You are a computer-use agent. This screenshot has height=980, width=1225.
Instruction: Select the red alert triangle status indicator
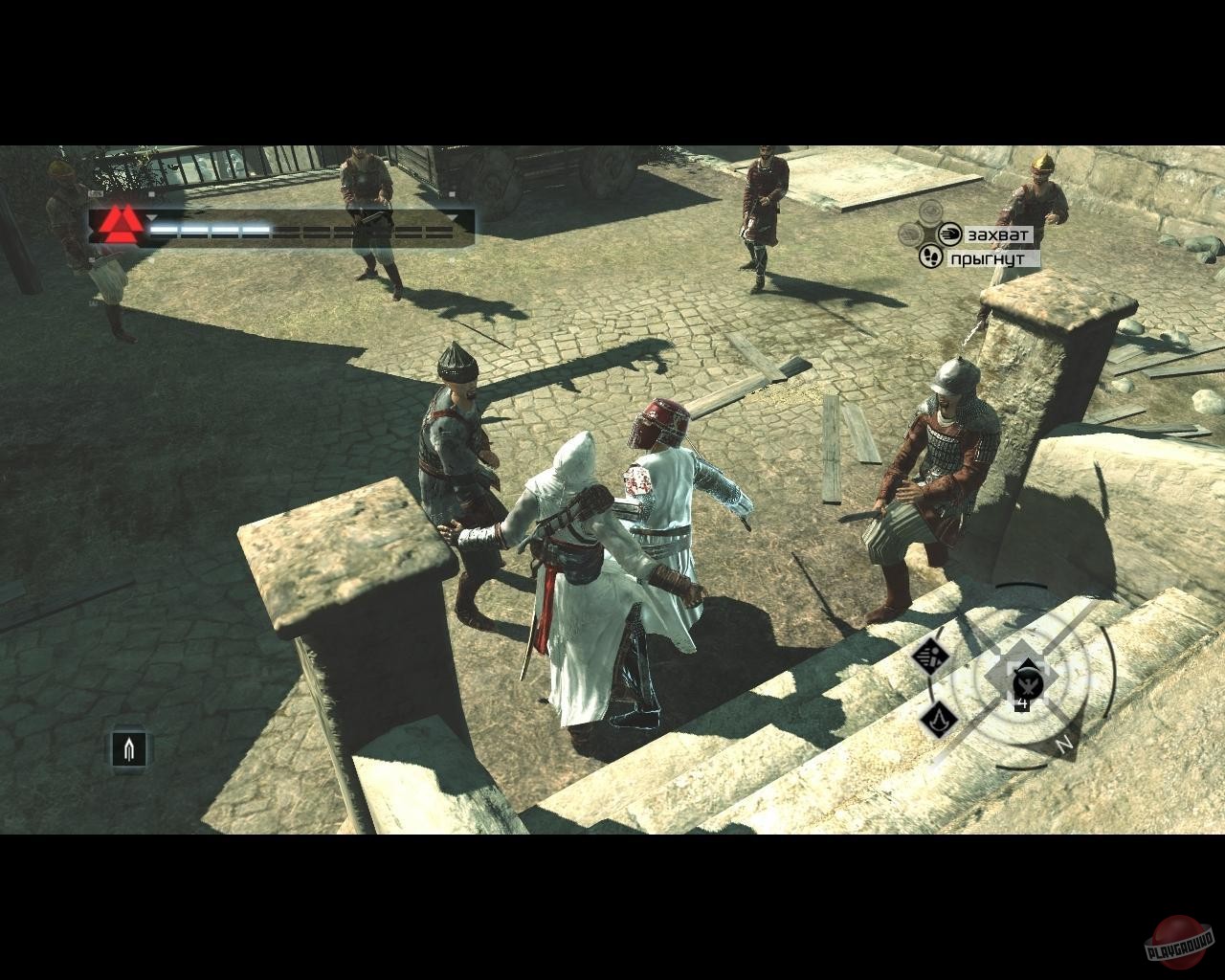pos(120,224)
